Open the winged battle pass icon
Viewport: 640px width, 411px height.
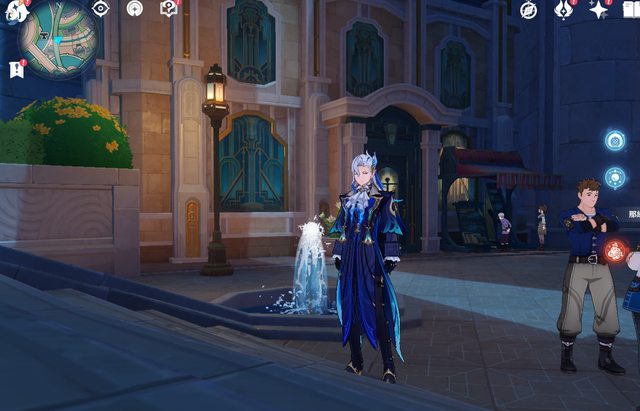[564, 10]
